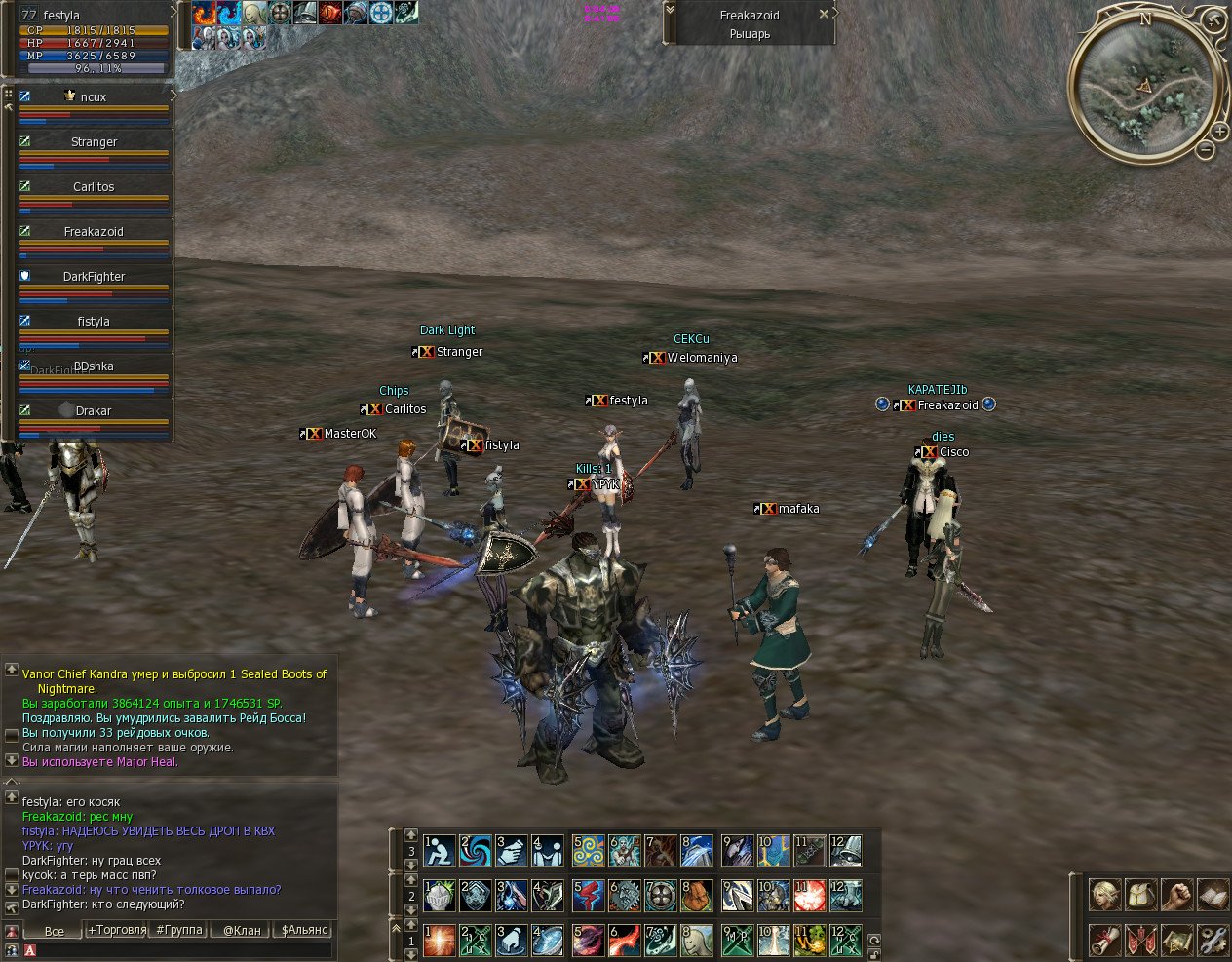Open the clan banners icon
The image size is (1232, 962).
[1140, 940]
